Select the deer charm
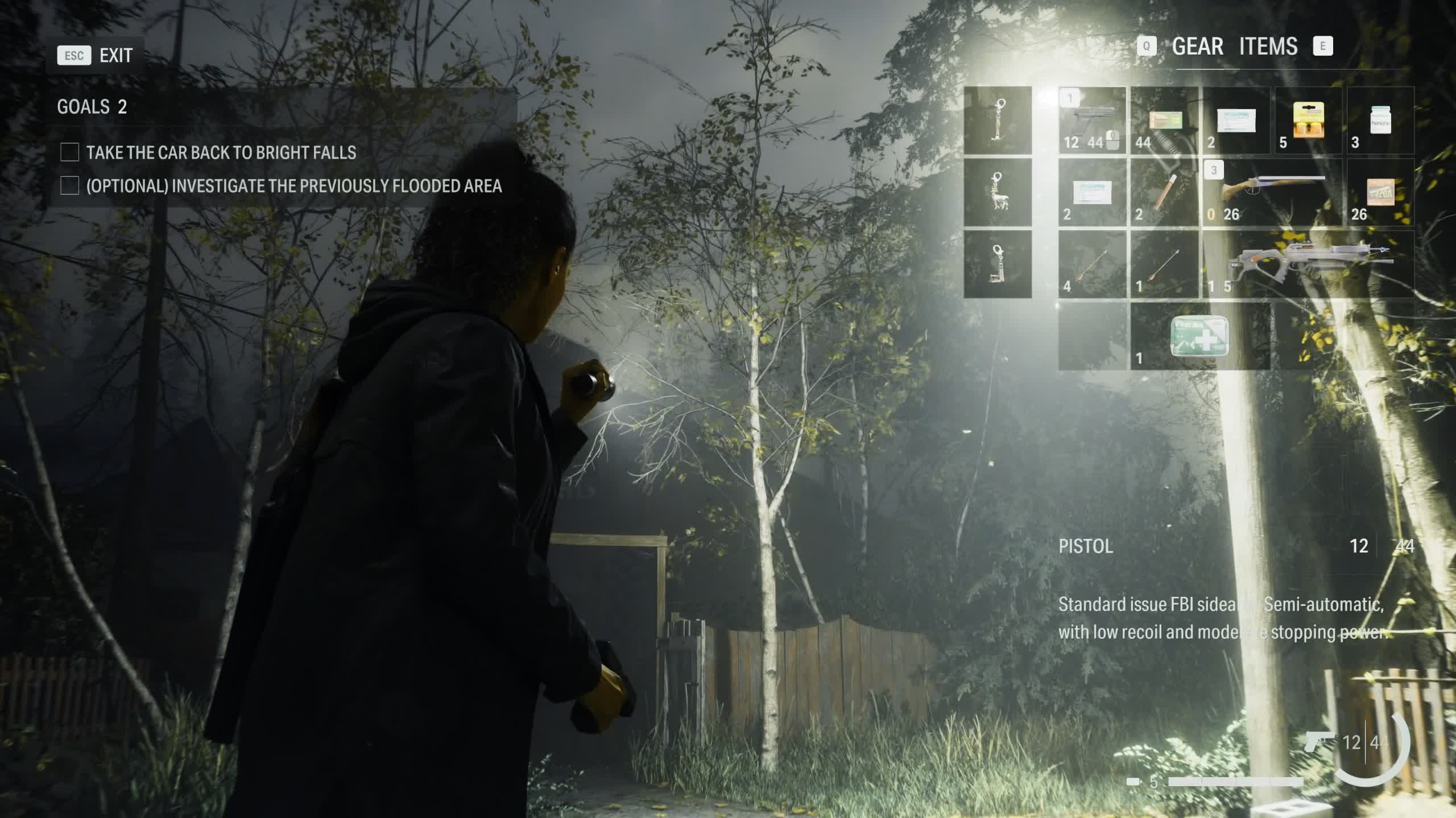 pyautogui.click(x=998, y=192)
